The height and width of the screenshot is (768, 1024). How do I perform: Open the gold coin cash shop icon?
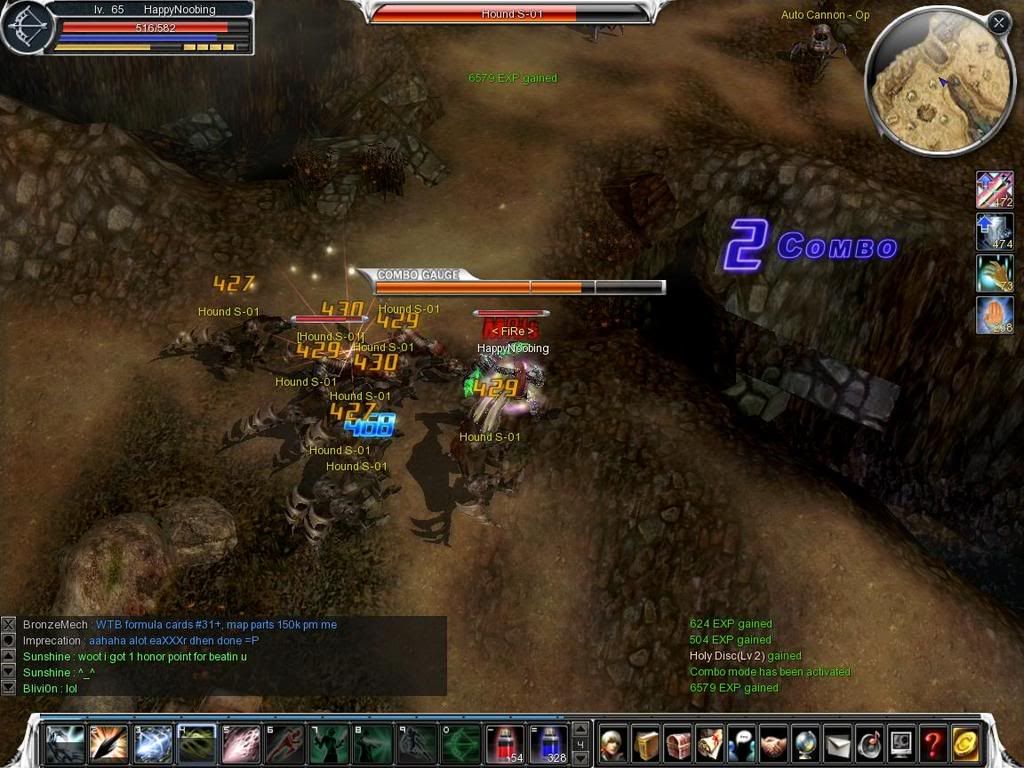coord(966,744)
